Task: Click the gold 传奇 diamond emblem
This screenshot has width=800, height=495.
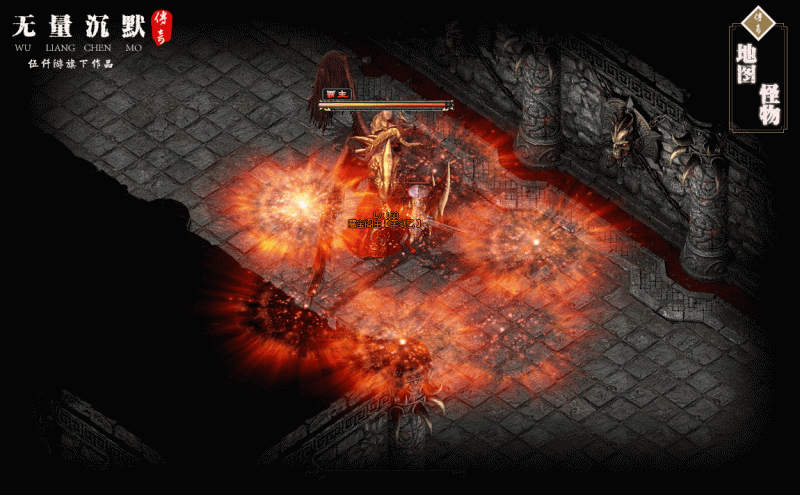Action: (758, 20)
